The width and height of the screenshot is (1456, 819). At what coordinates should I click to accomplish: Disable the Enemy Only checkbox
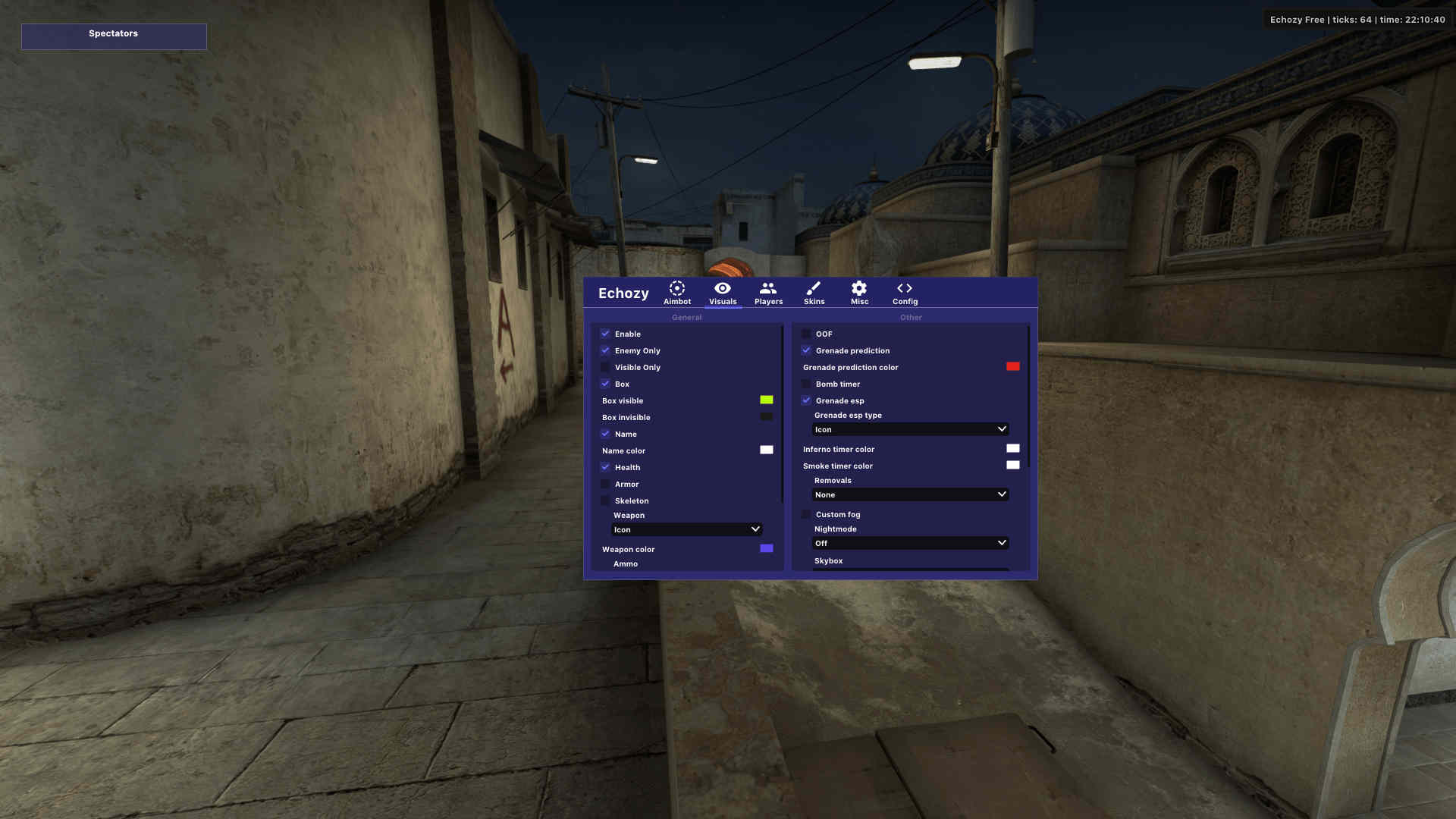point(605,350)
